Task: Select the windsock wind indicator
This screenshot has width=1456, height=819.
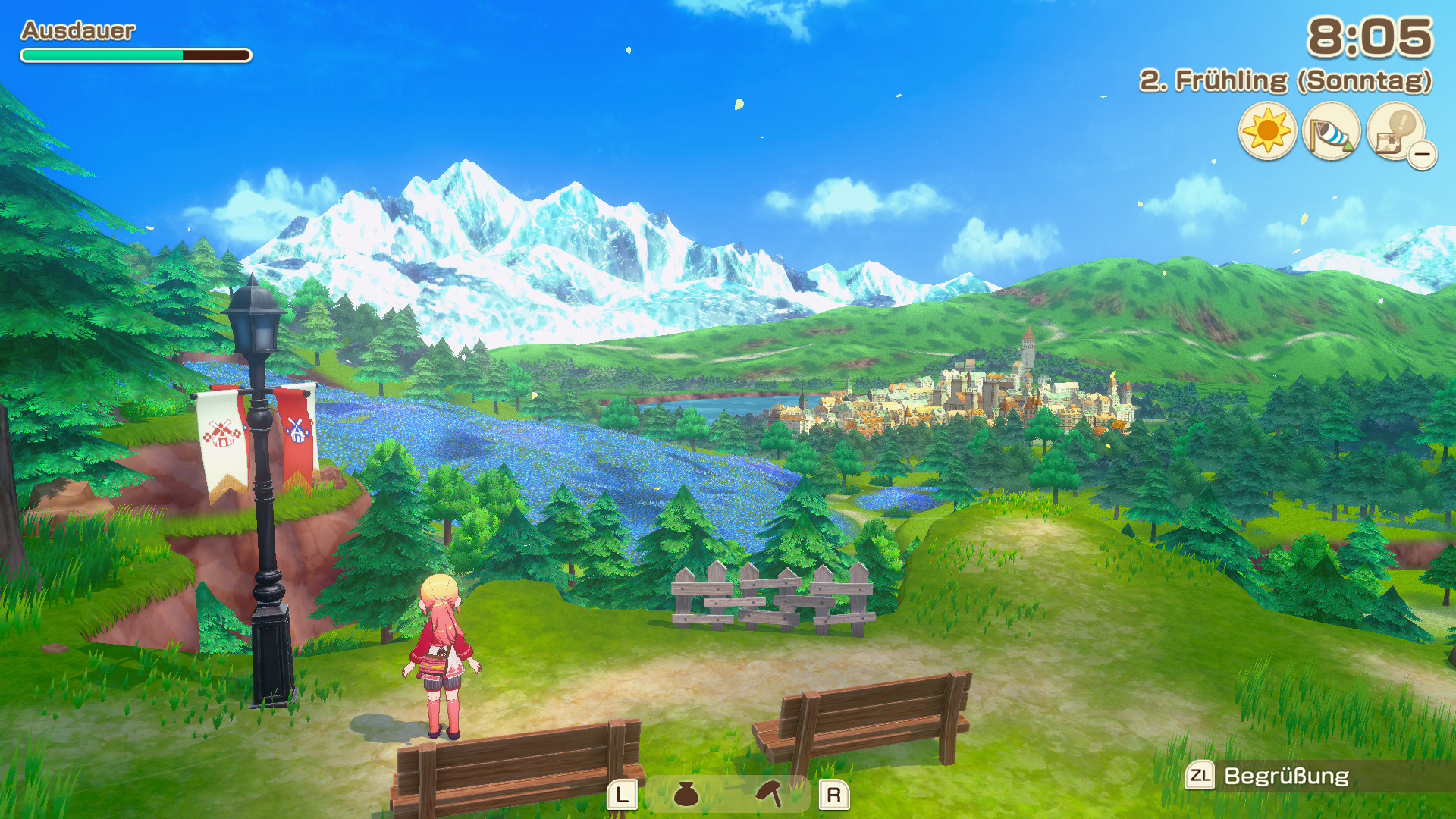Action: pos(1330,132)
